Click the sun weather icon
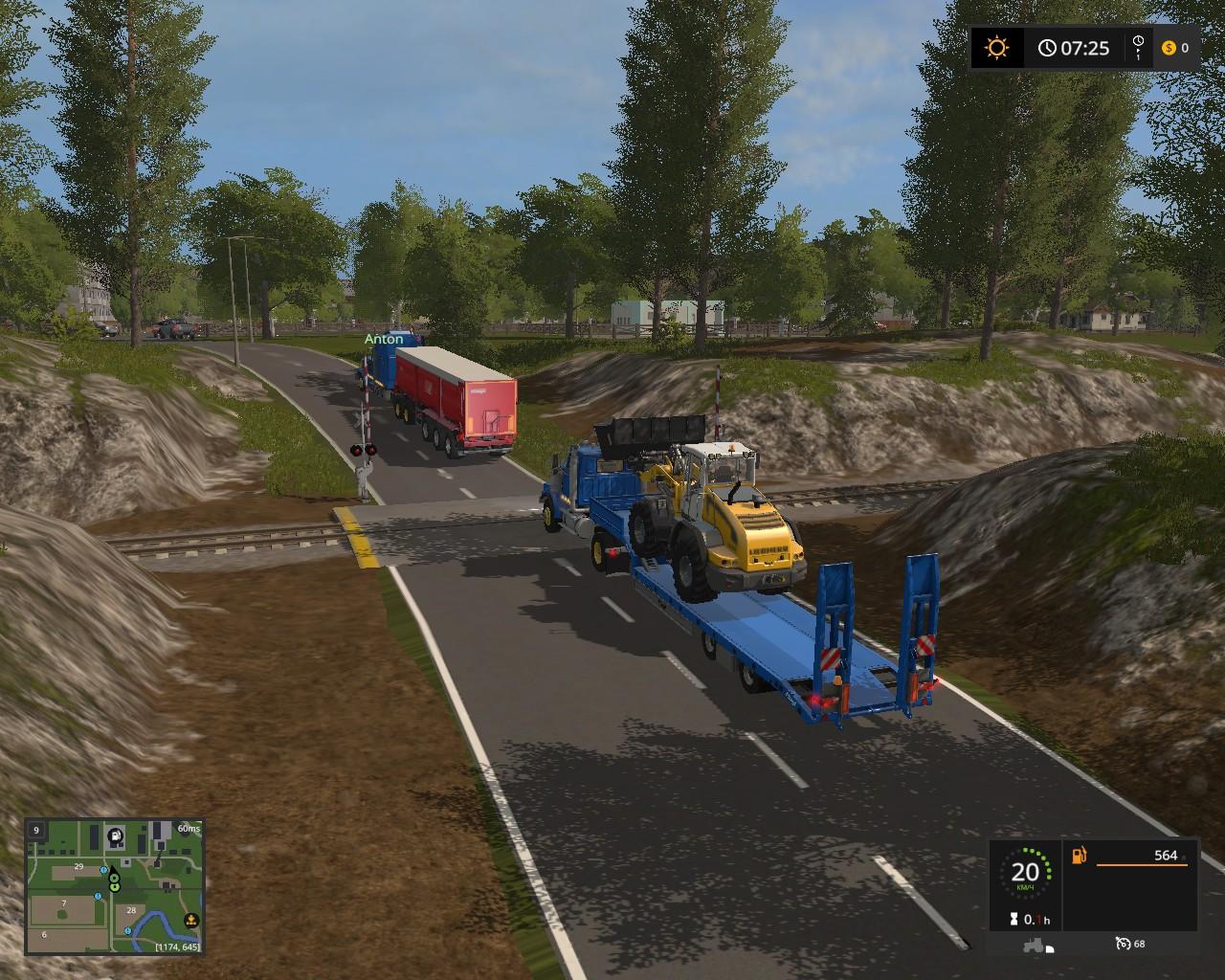Image resolution: width=1225 pixels, height=980 pixels. point(997,47)
